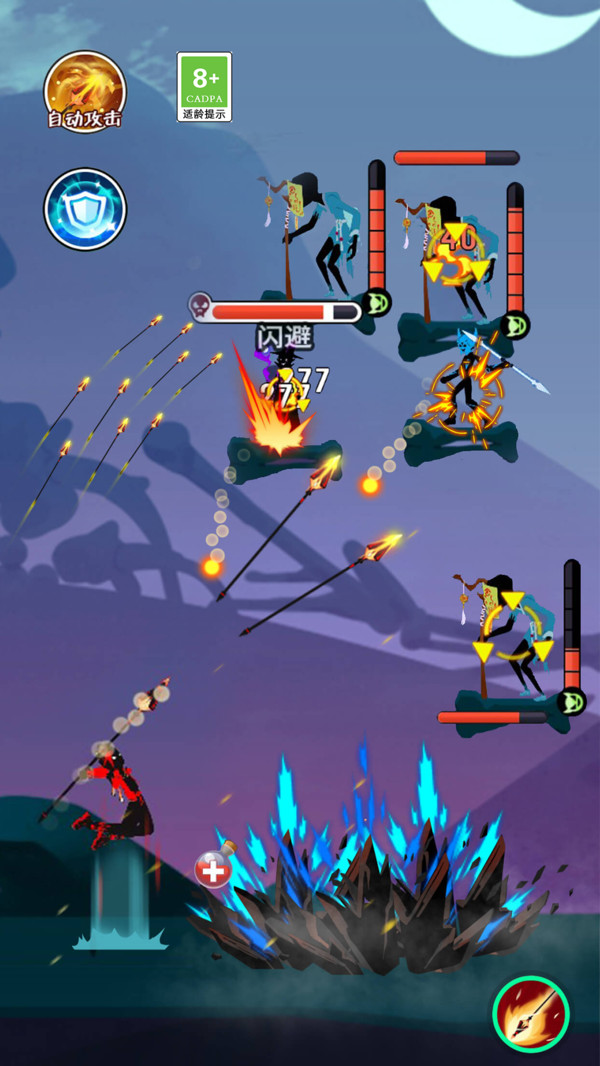The width and height of the screenshot is (600, 1066).
Task: Toggle the auto attack (自动攻击) button
Action: tap(85, 90)
